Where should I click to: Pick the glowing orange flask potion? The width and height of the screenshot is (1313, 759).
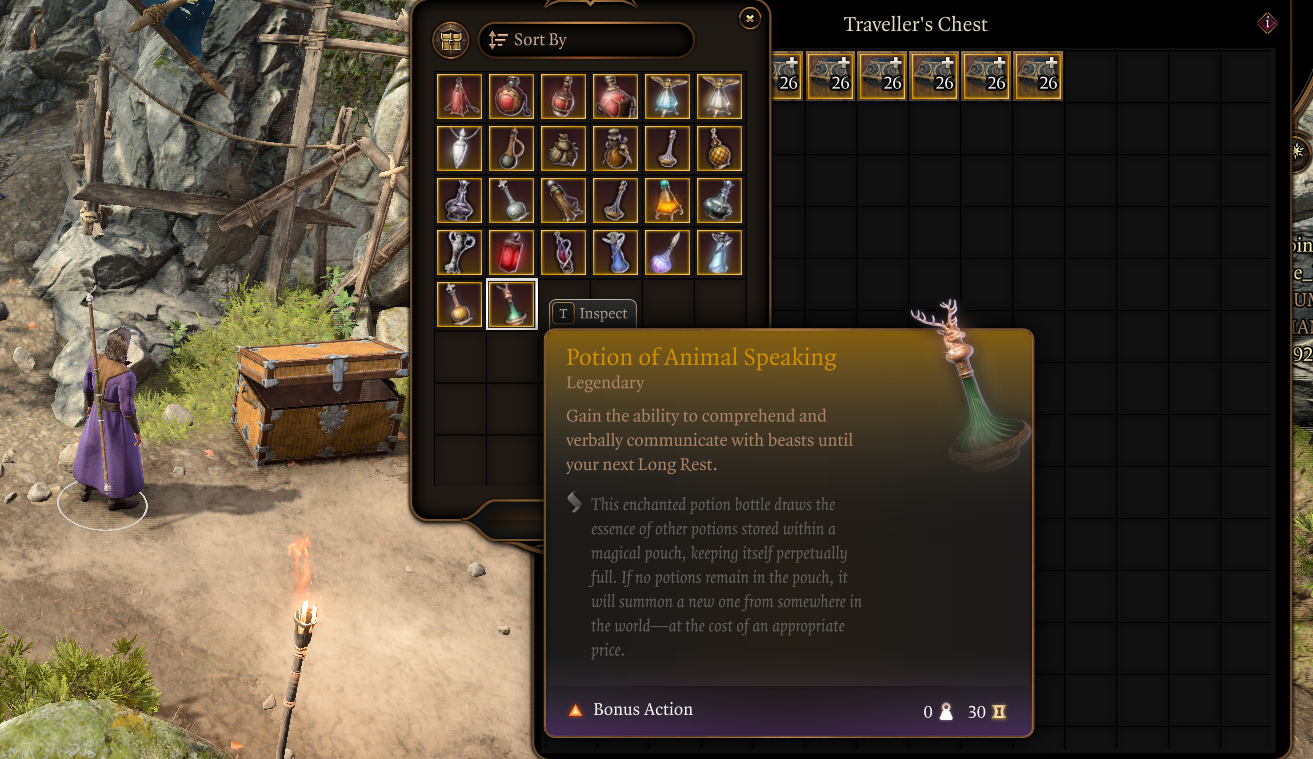pyautogui.click(x=668, y=200)
